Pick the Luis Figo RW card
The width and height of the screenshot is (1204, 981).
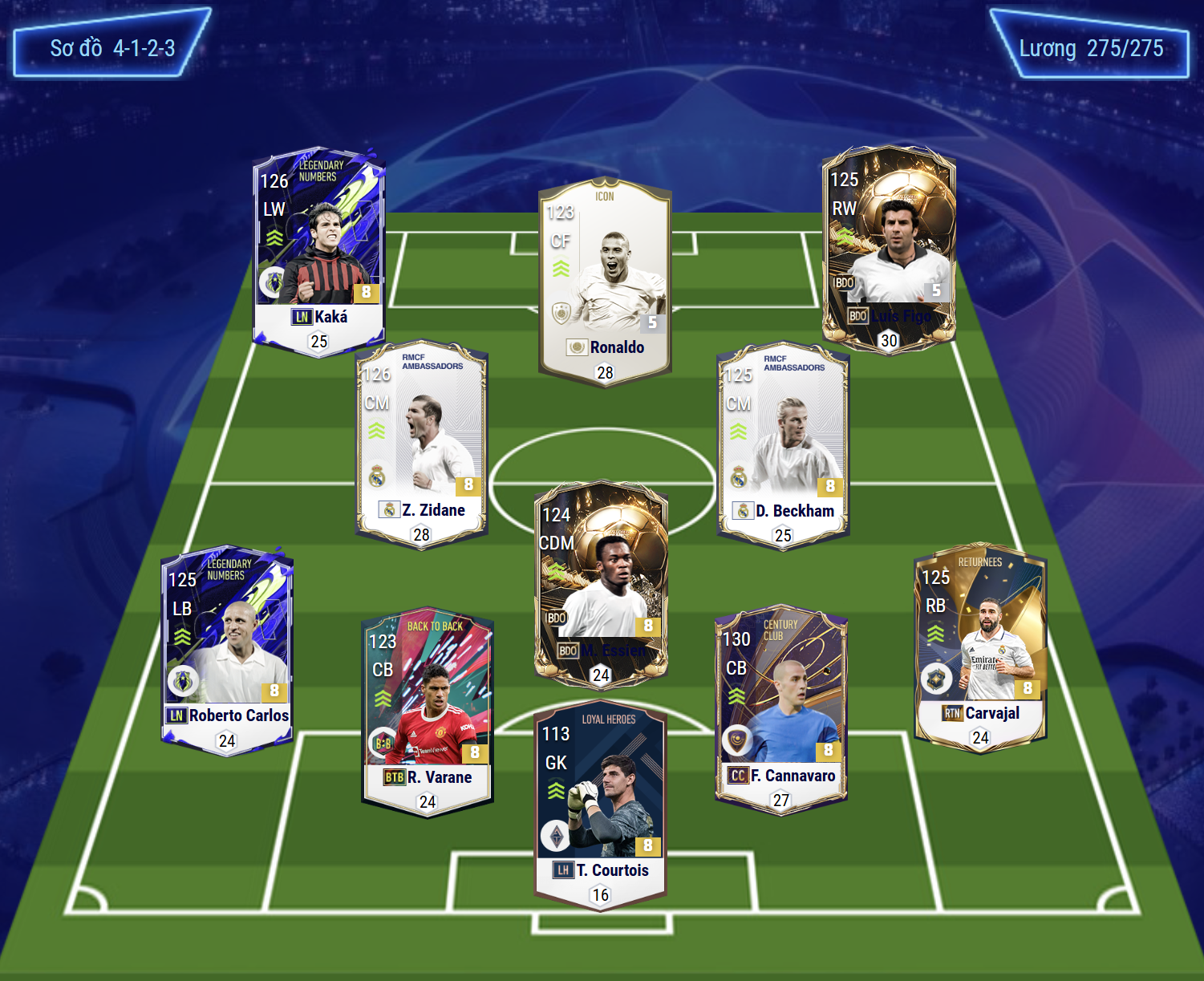pyautogui.click(x=889, y=249)
